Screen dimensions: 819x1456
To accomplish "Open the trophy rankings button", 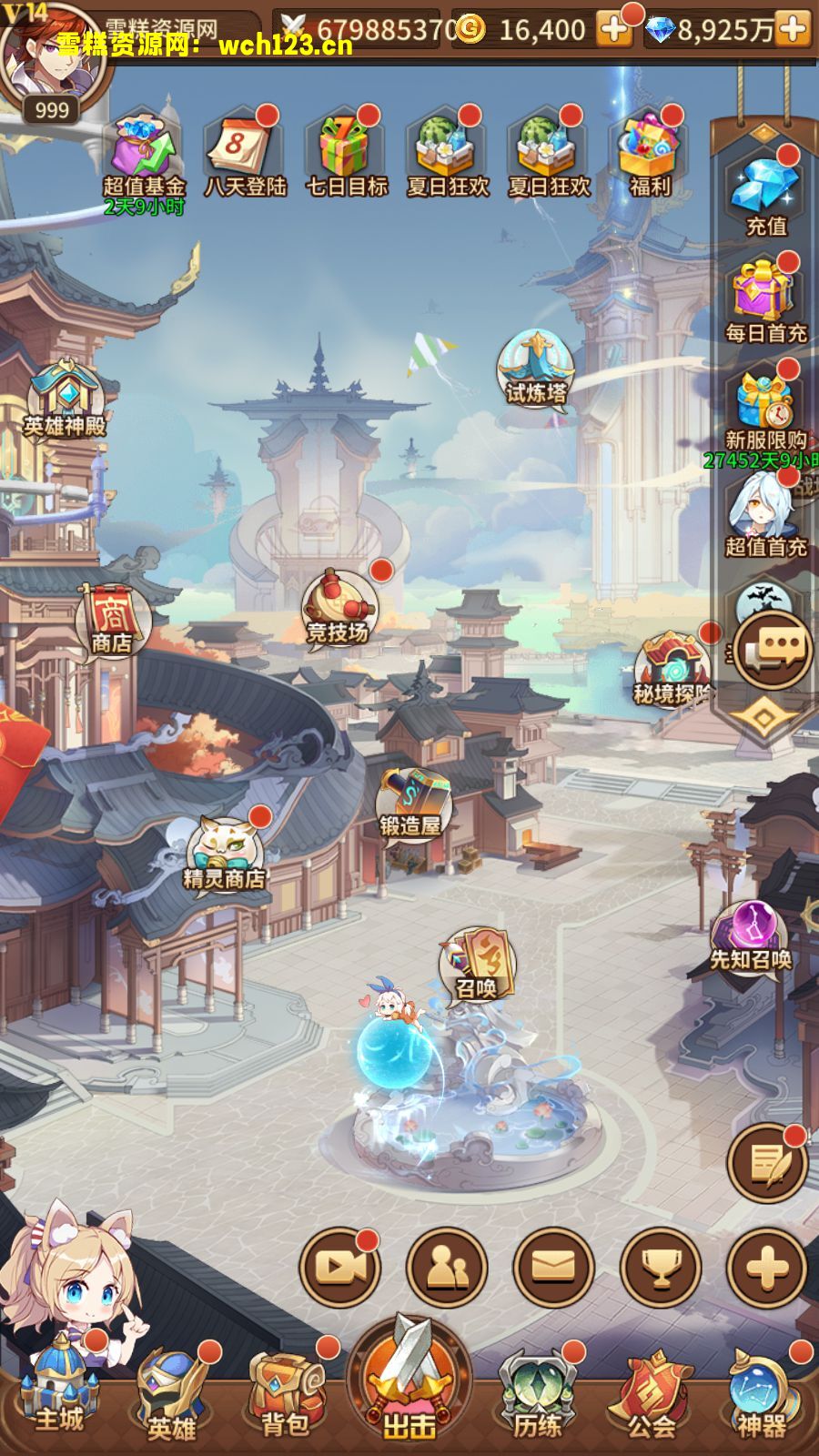I will [661, 1267].
